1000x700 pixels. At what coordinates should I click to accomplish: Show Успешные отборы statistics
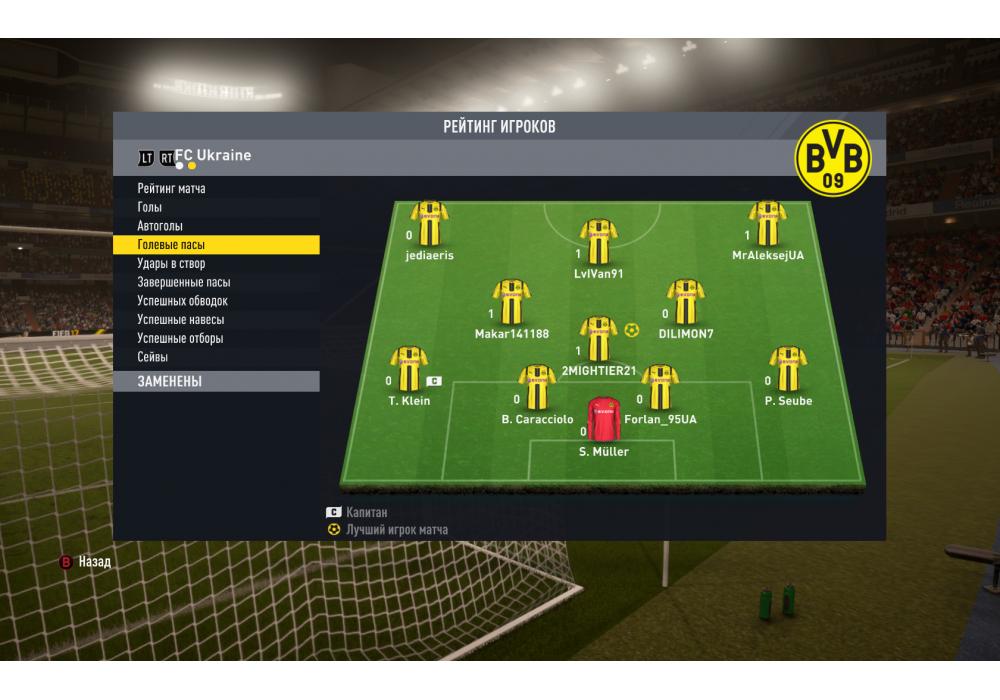pyautogui.click(x=180, y=338)
